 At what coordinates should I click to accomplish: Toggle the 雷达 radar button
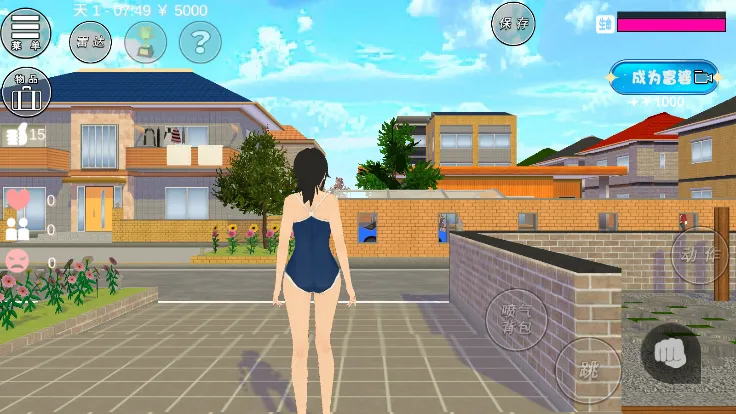[90, 41]
